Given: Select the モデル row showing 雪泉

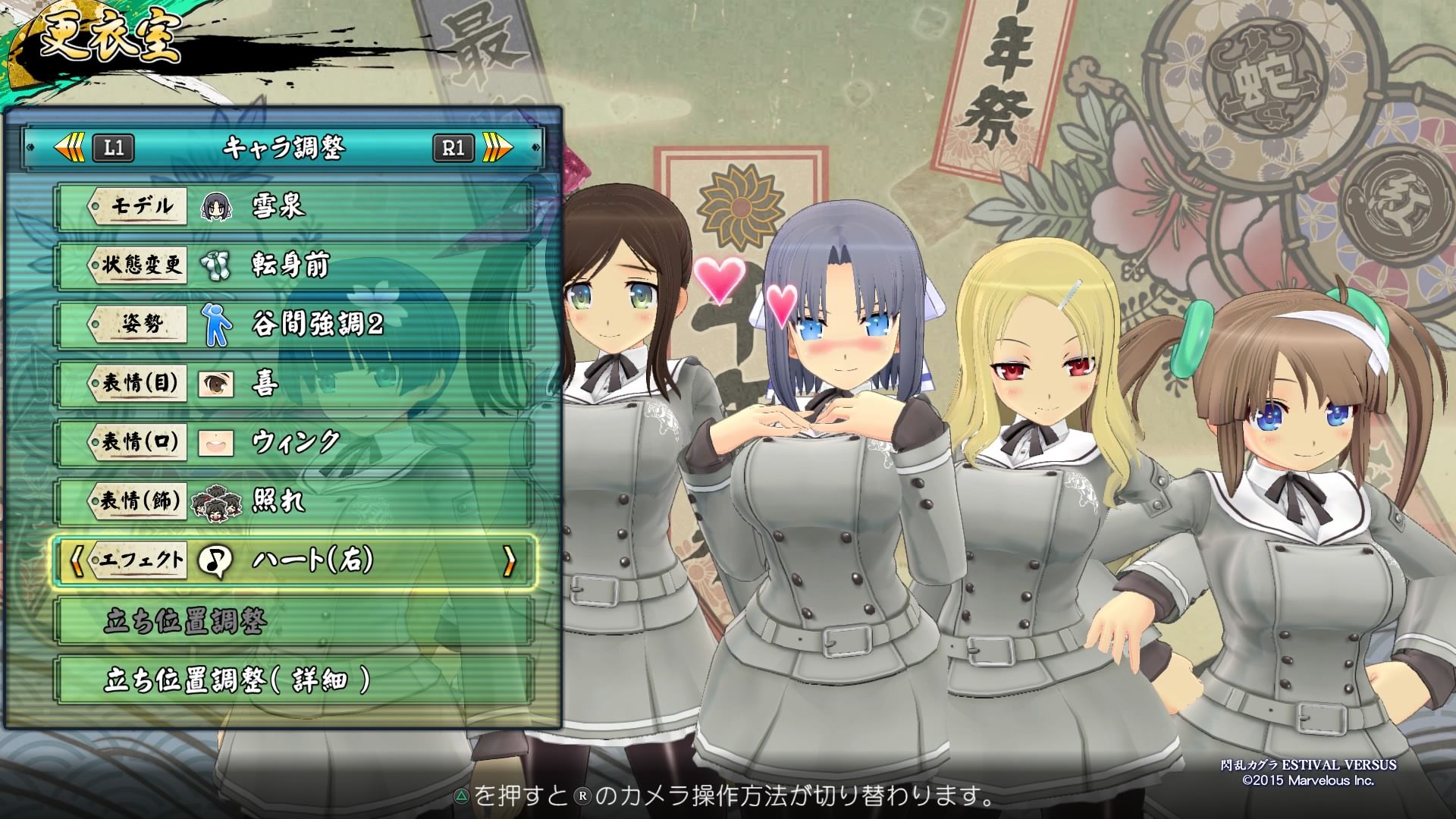Looking at the screenshot, I should tap(294, 206).
